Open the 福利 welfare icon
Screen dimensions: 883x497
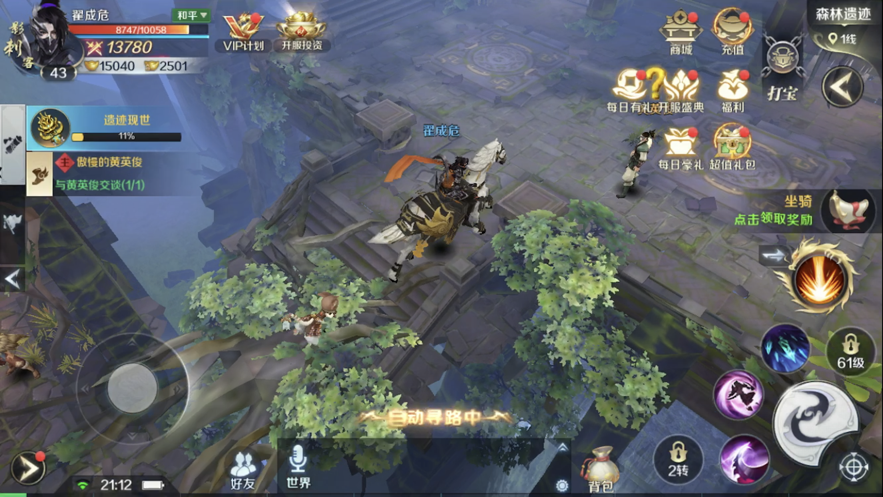(x=732, y=88)
